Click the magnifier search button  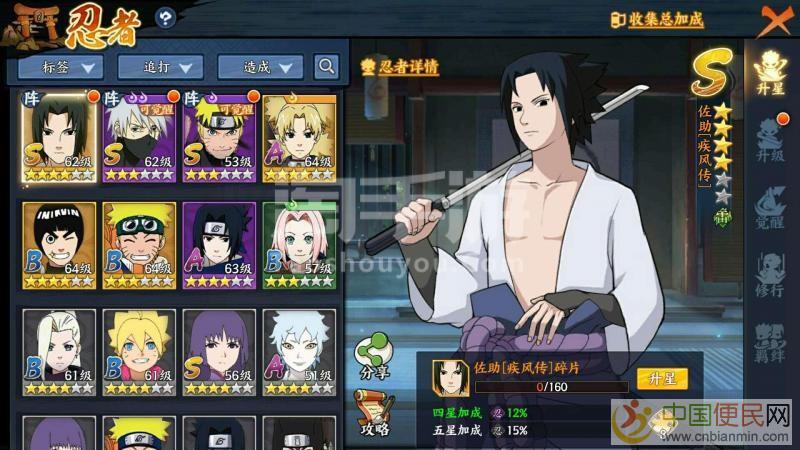[326, 67]
